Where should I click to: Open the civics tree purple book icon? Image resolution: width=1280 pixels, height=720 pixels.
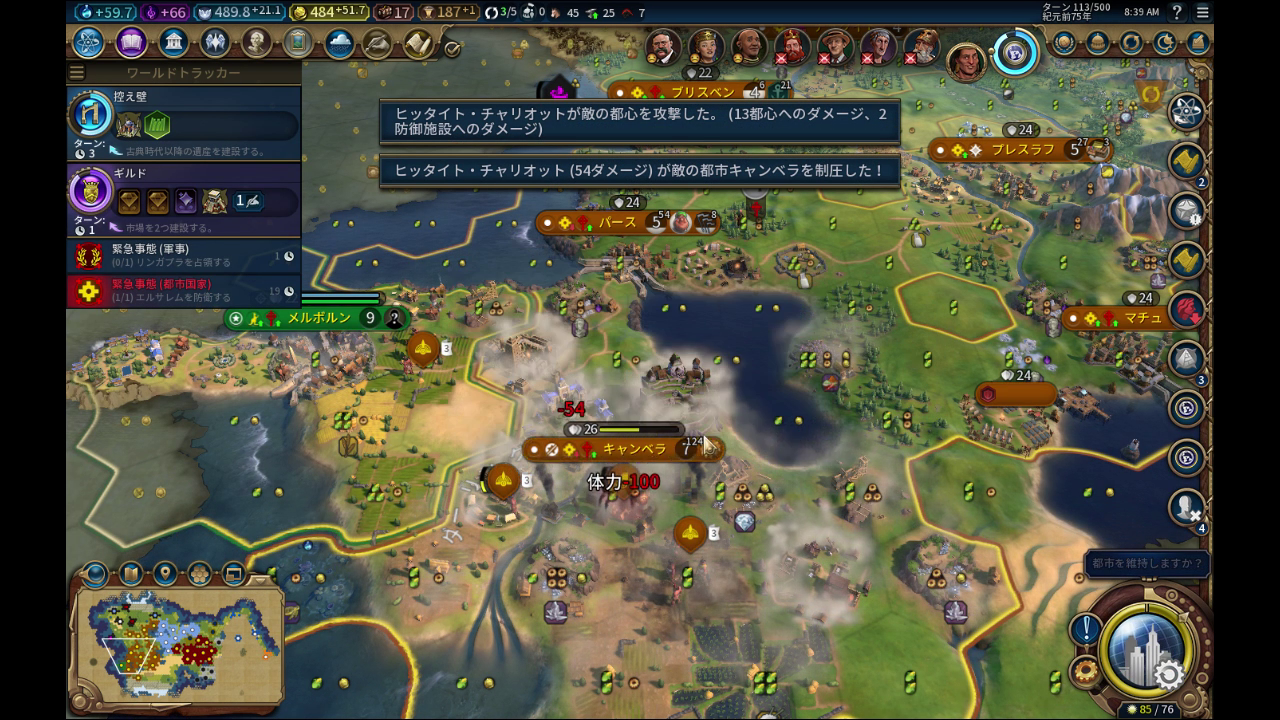pos(131,43)
